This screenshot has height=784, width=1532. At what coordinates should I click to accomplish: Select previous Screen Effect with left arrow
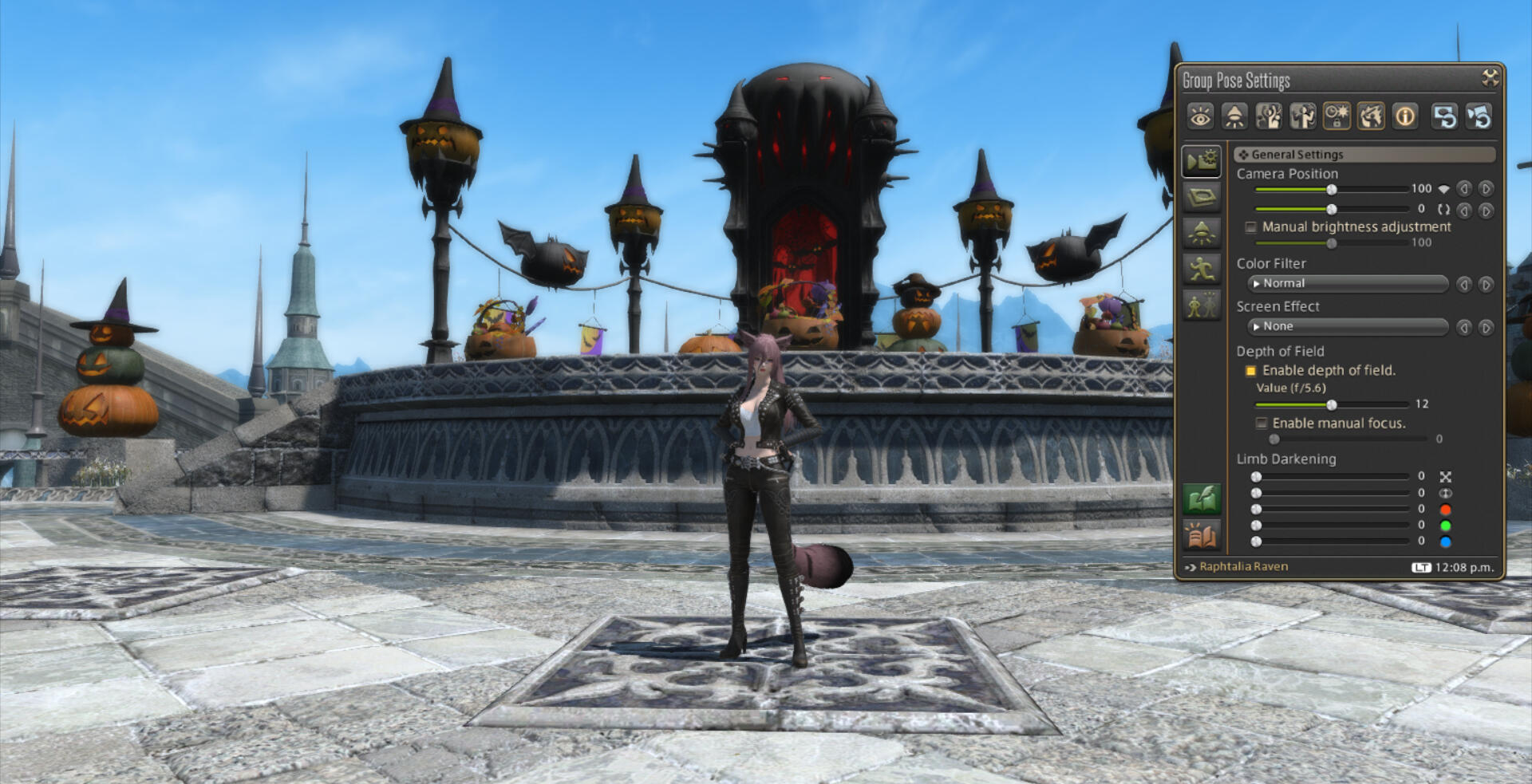click(x=1463, y=328)
